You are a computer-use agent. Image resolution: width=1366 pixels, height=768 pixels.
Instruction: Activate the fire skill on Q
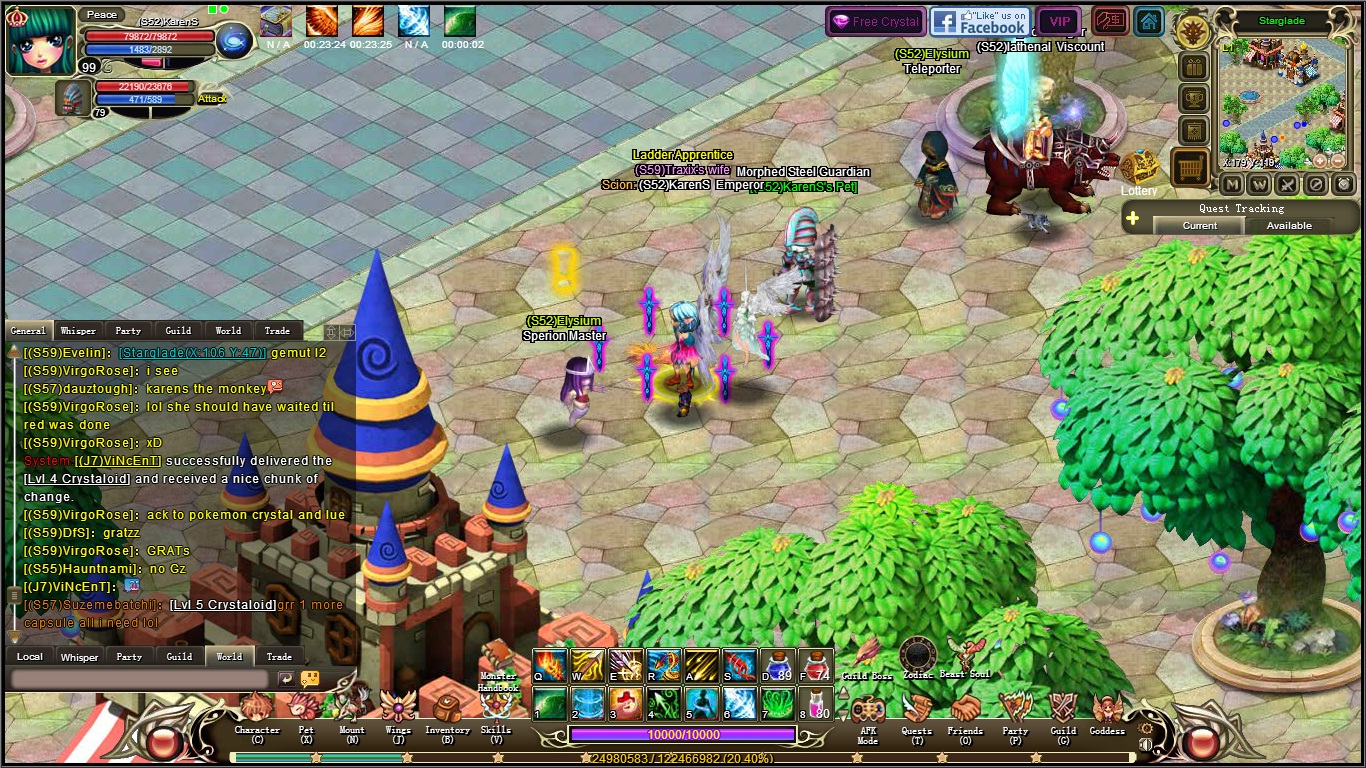[549, 665]
